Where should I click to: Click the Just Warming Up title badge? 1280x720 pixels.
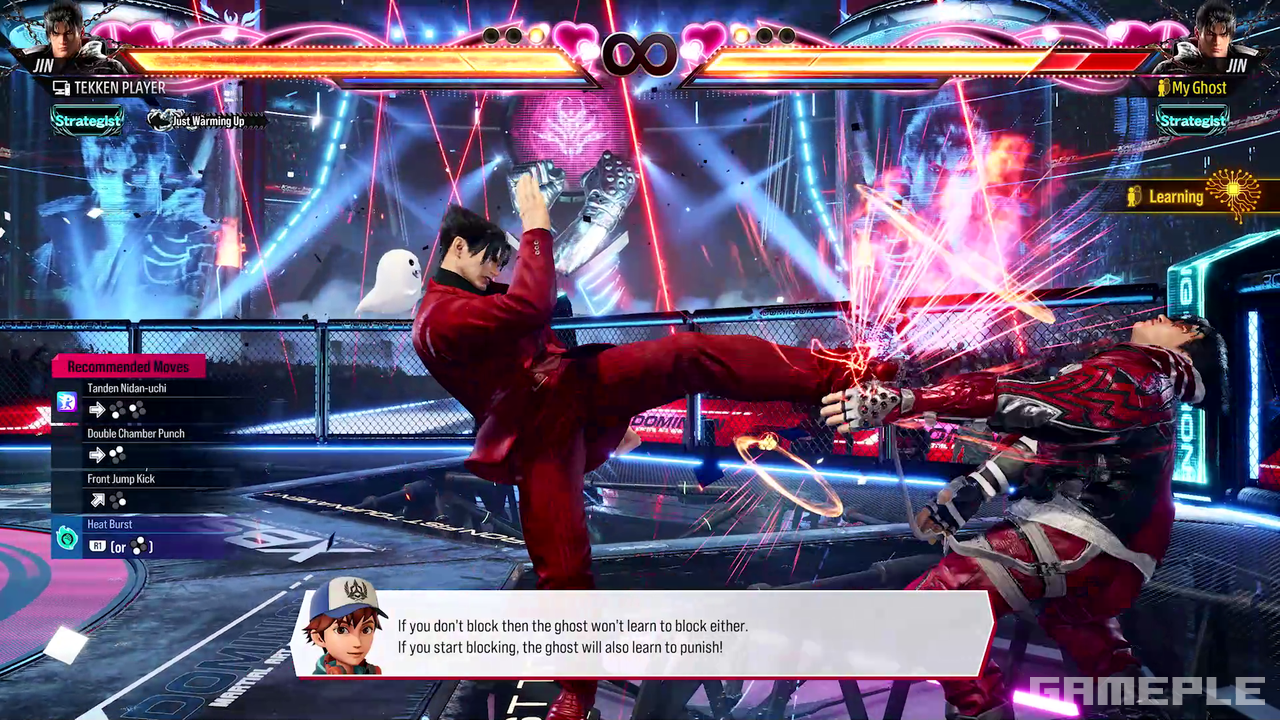coord(207,121)
